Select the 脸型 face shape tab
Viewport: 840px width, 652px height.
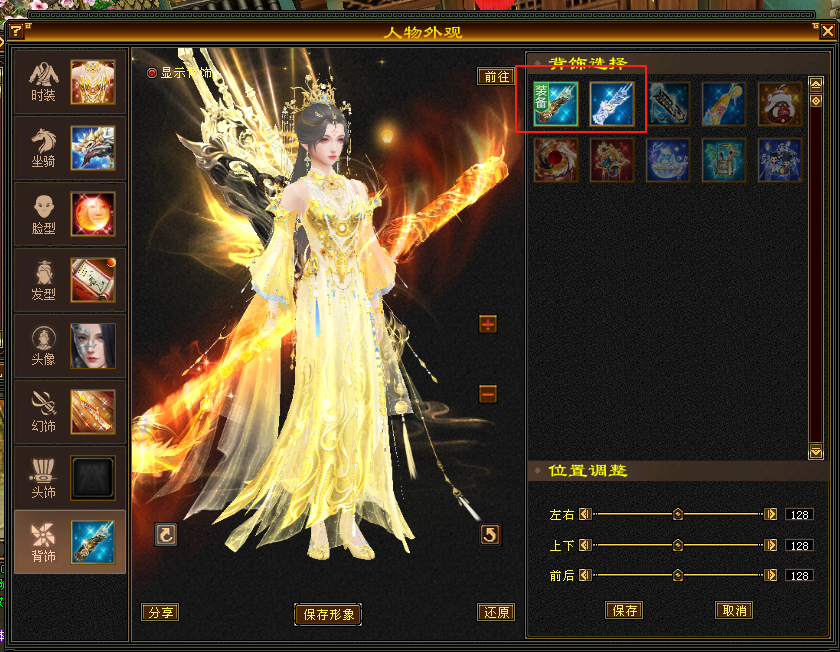click(x=69, y=214)
